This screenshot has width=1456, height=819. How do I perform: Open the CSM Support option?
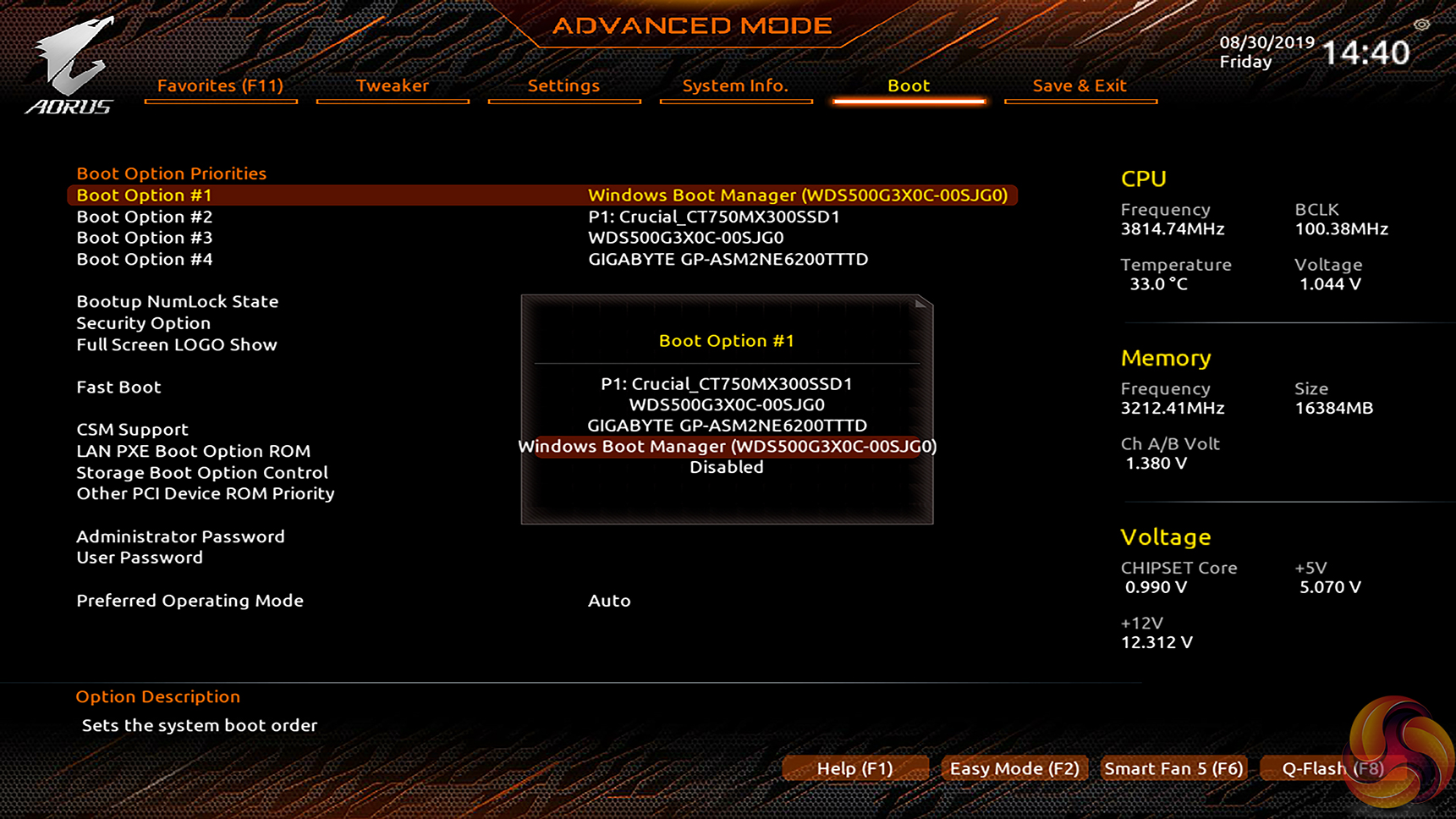[x=132, y=429]
